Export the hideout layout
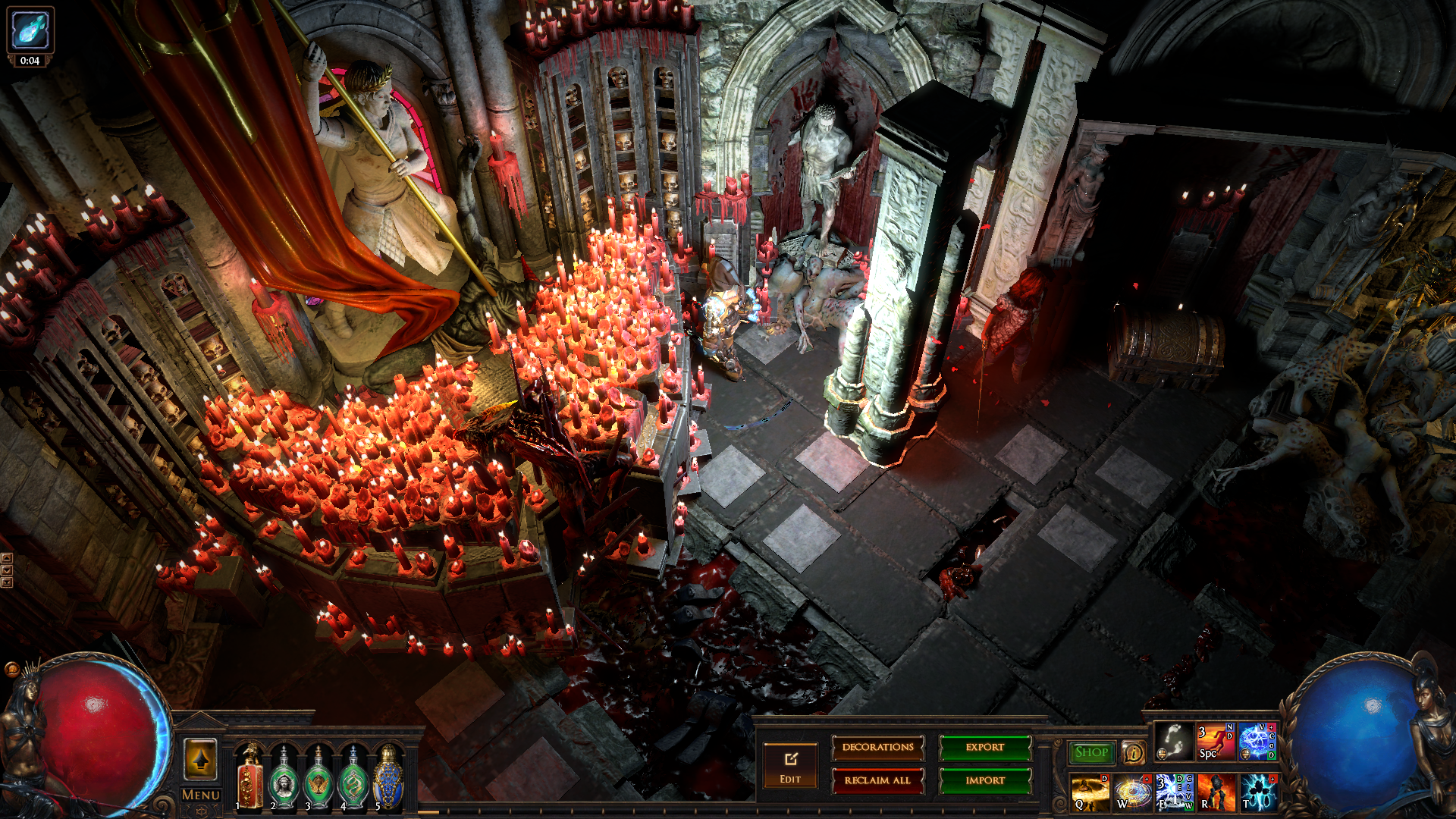The image size is (1456, 819). point(985,748)
